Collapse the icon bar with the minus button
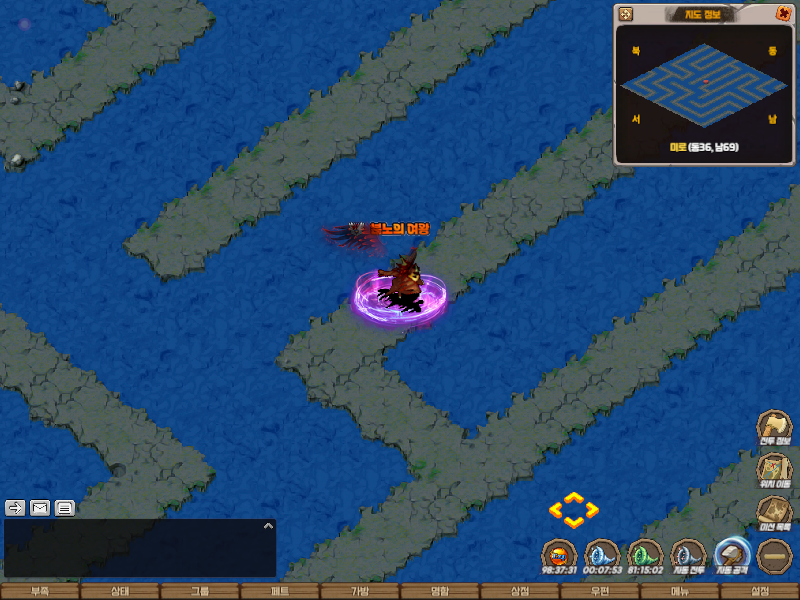Screen dimensions: 800x600 point(775,556)
